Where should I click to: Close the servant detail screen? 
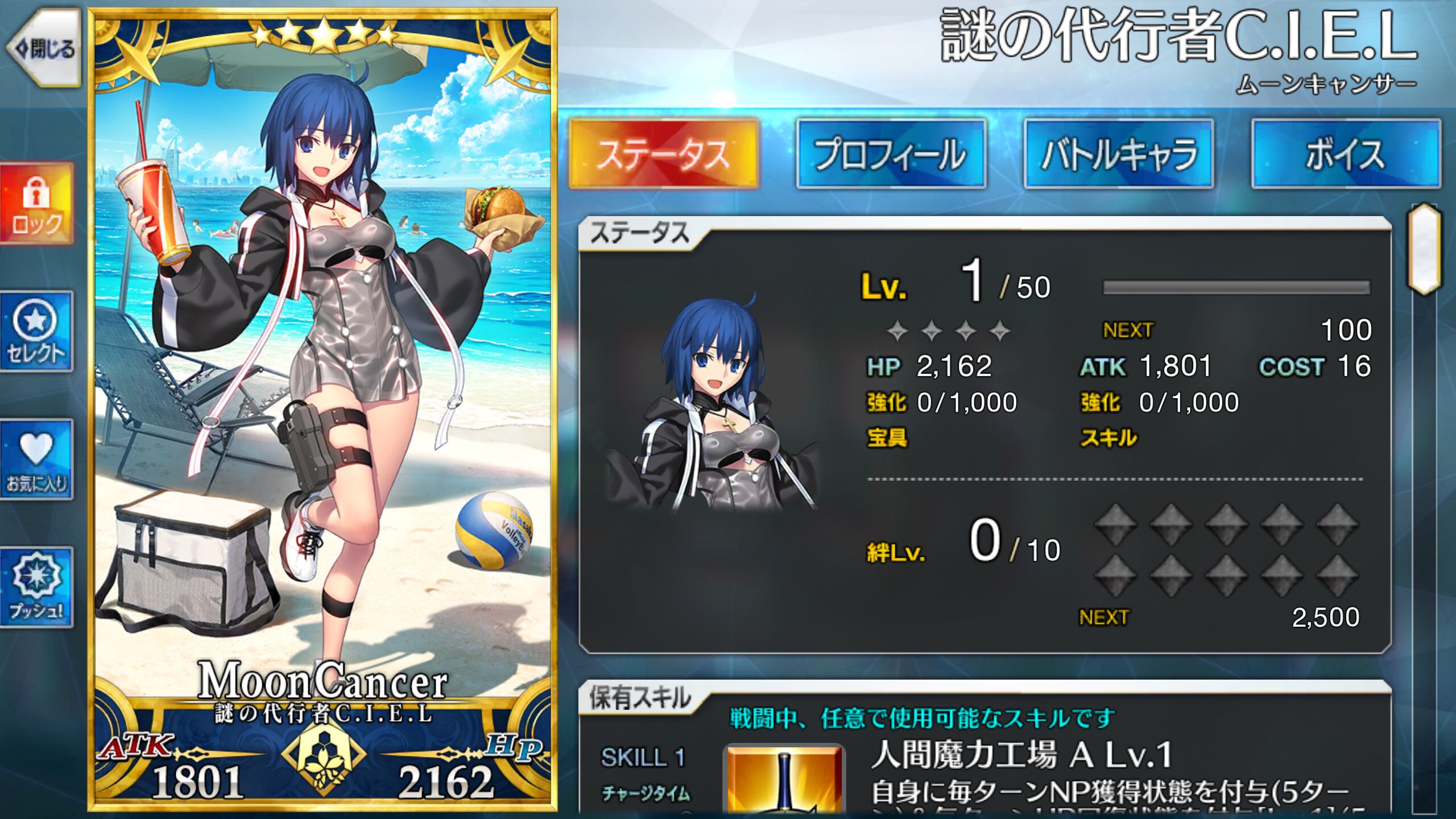43,49
